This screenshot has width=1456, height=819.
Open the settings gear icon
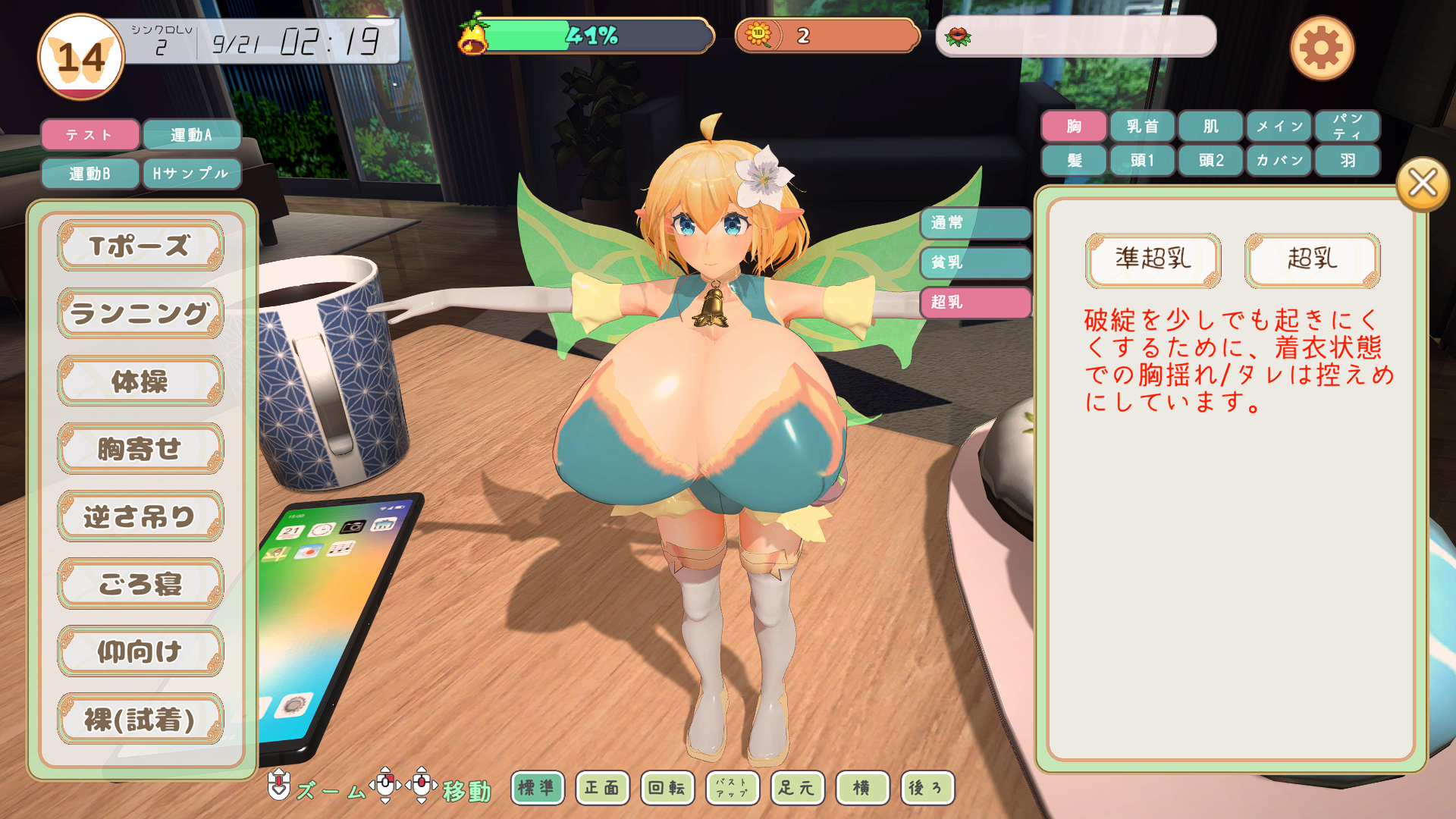pos(1322,49)
